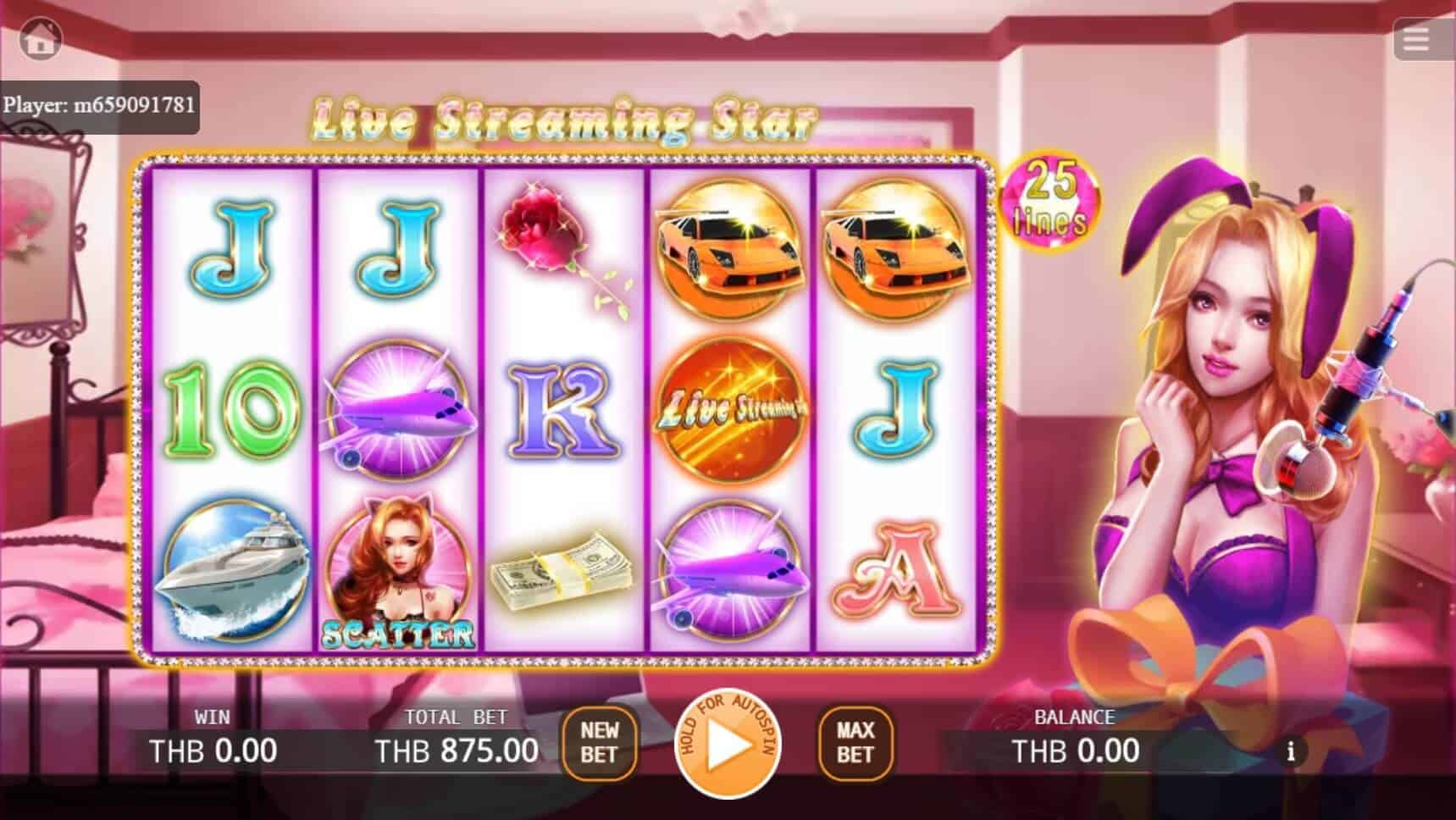Click the info "i" icon near Balance
Viewport: 1456px width, 820px height.
(1291, 751)
